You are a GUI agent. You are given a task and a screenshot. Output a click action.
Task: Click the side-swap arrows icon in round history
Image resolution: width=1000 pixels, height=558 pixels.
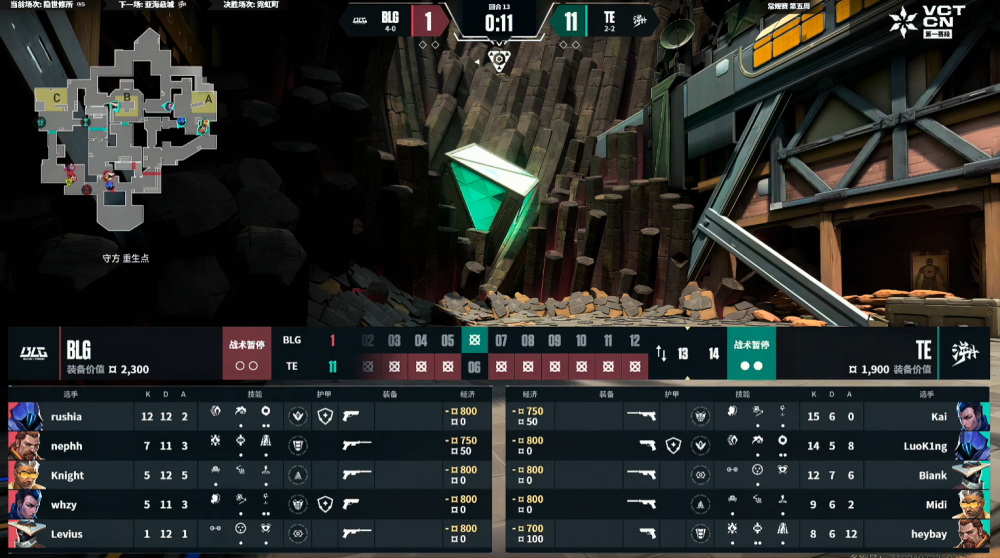[661, 353]
